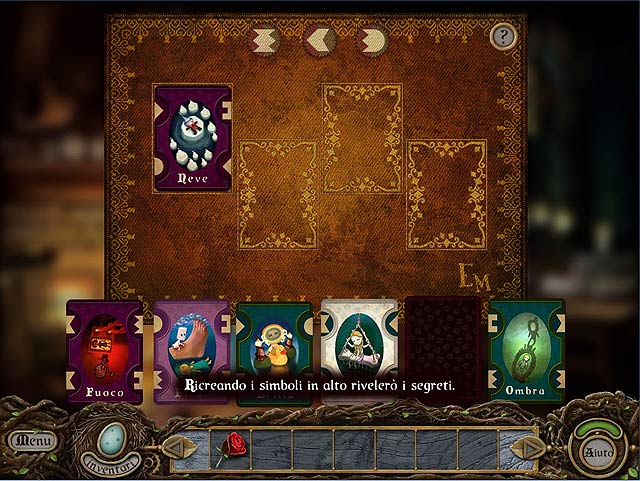Select the Neve card on the board
The width and height of the screenshot is (640, 481).
click(192, 138)
